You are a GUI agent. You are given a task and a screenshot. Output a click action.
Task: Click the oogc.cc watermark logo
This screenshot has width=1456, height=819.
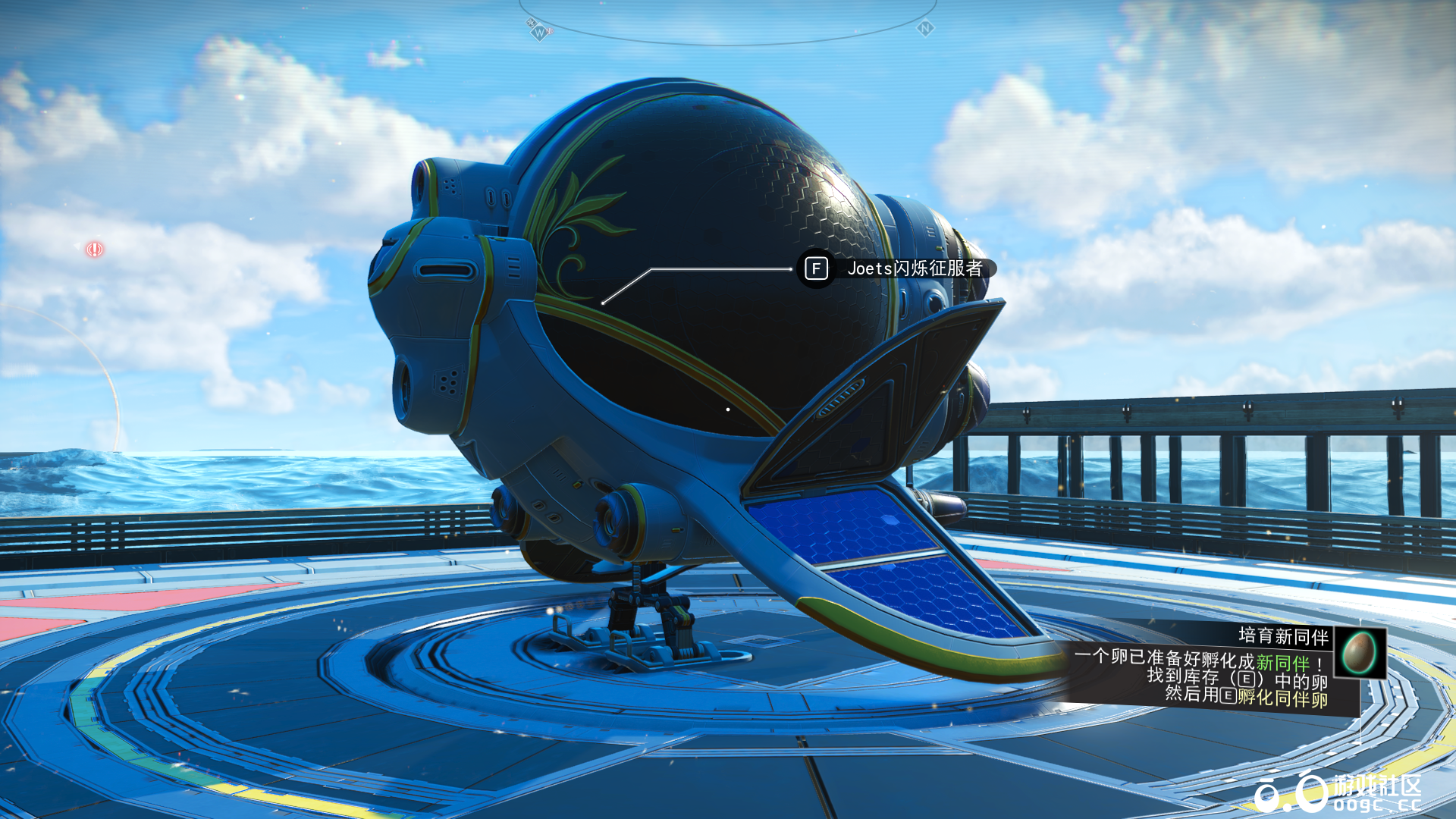[1338, 793]
